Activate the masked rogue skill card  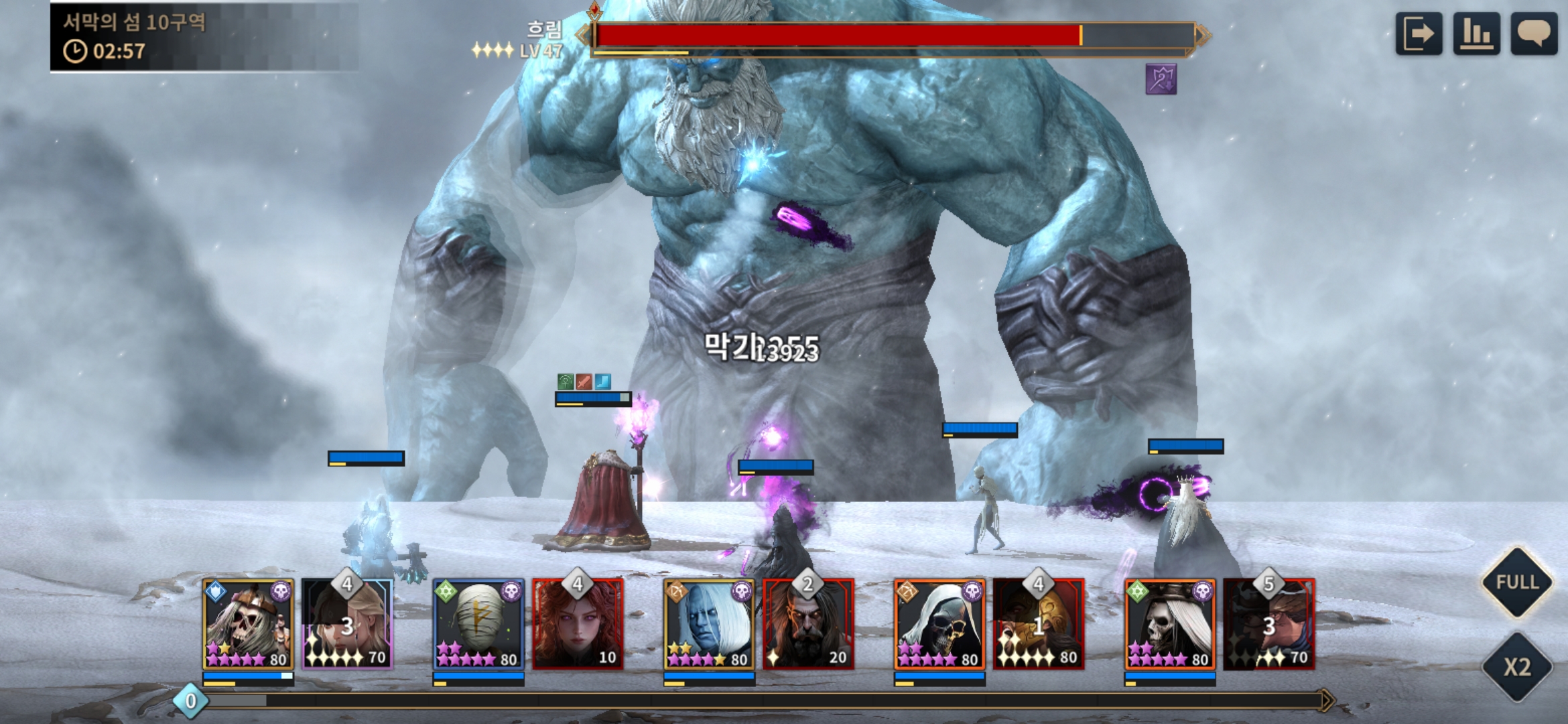pos(1269,625)
